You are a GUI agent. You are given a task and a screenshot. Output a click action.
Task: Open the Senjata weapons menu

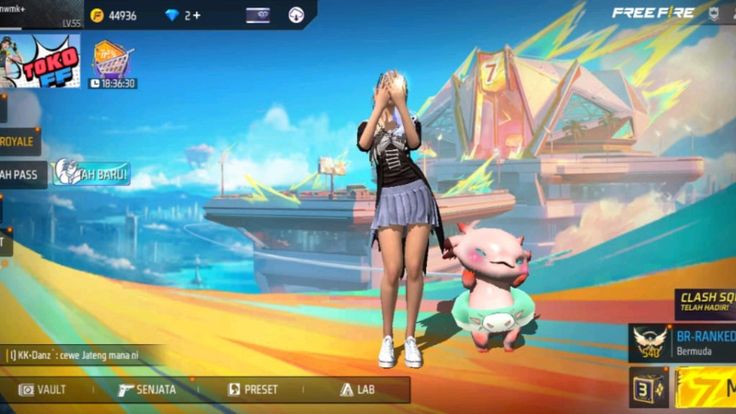[x=147, y=389]
